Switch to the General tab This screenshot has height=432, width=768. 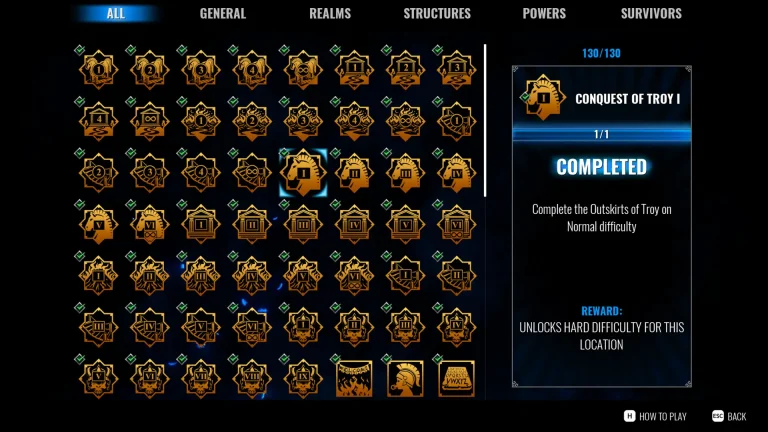223,13
